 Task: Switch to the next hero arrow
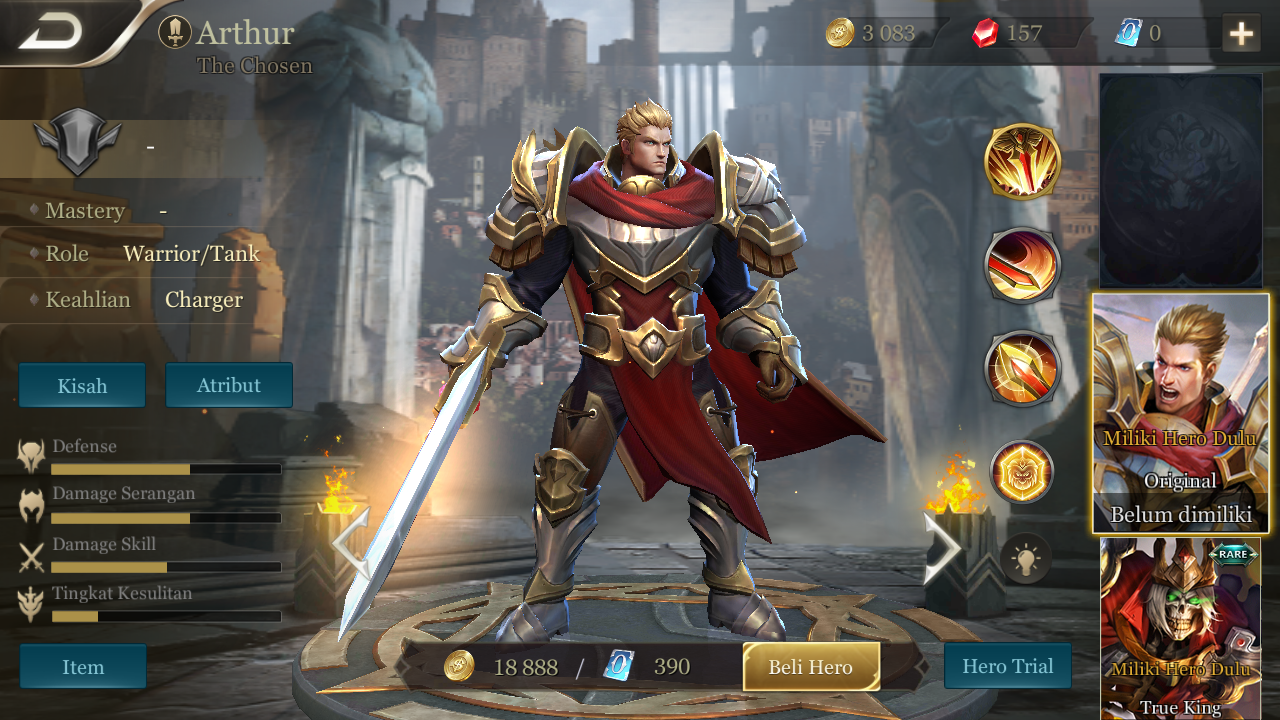point(942,546)
